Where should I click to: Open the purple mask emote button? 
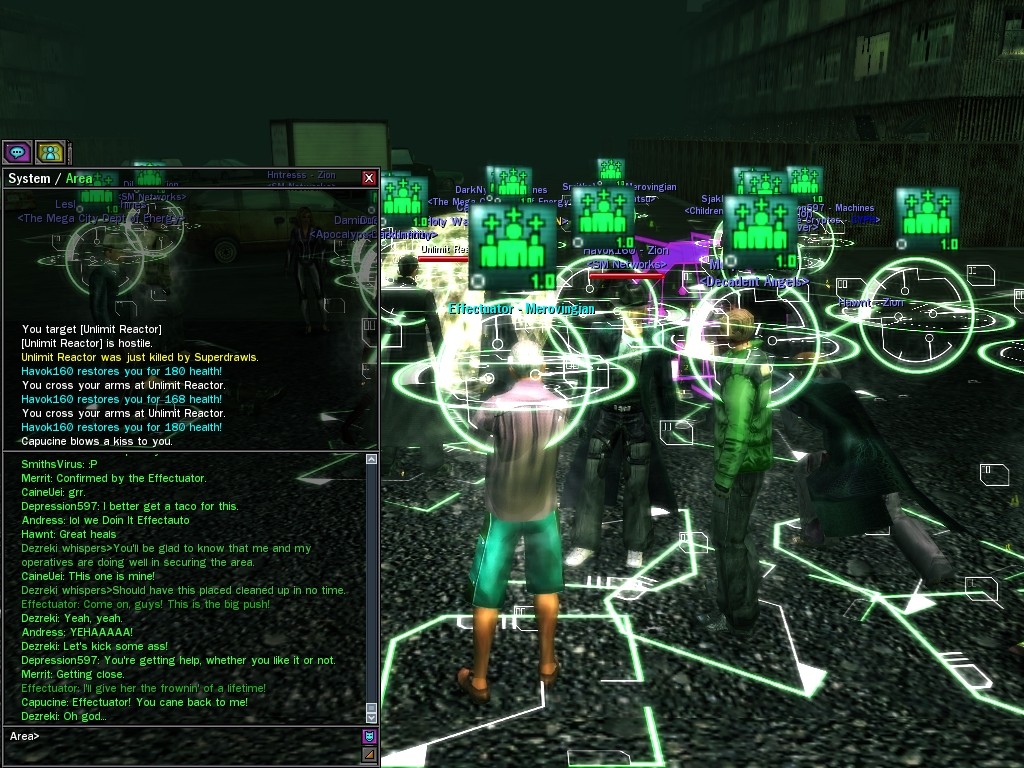pos(369,737)
